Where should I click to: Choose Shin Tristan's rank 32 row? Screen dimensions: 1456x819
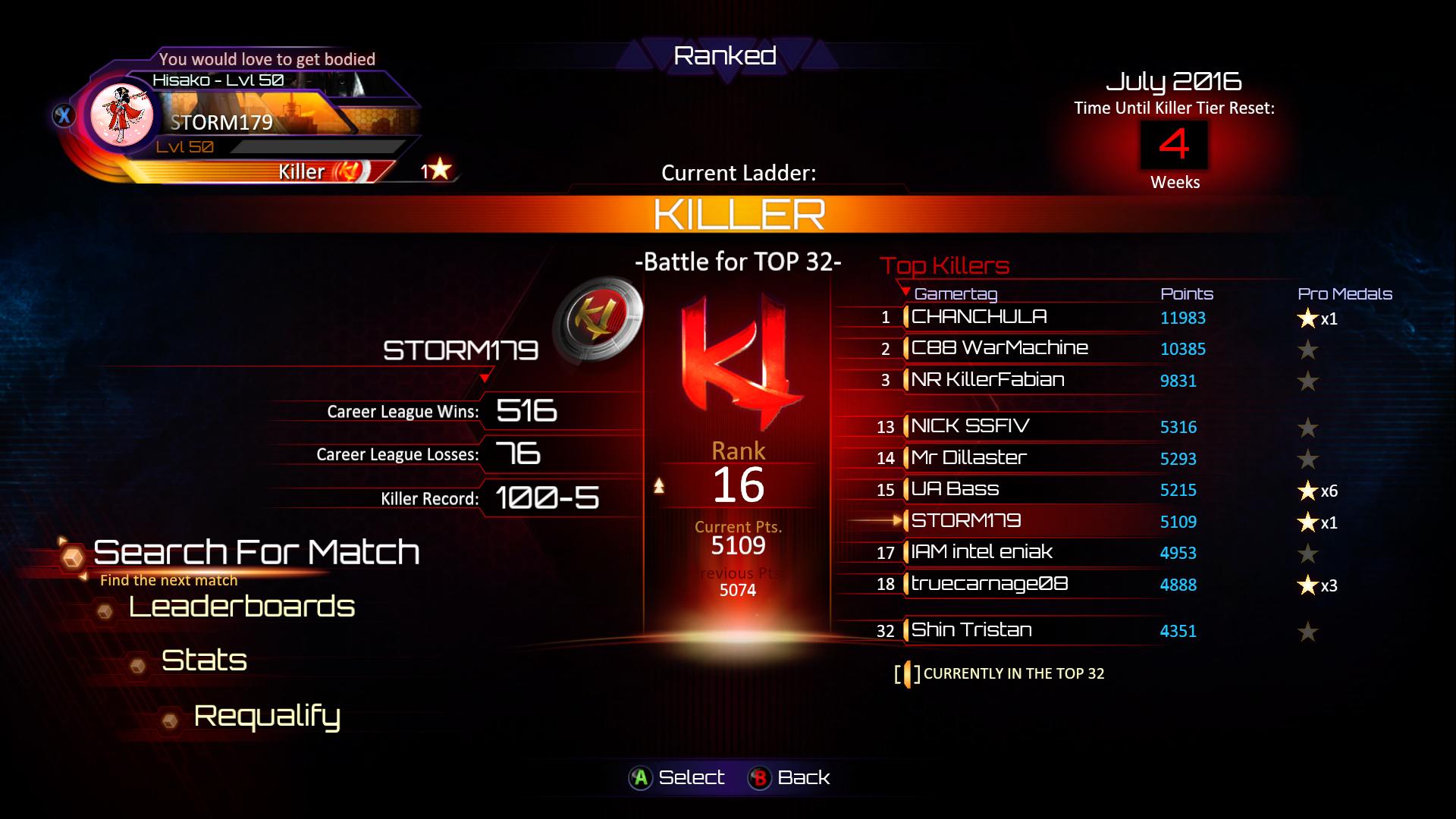coord(971,630)
